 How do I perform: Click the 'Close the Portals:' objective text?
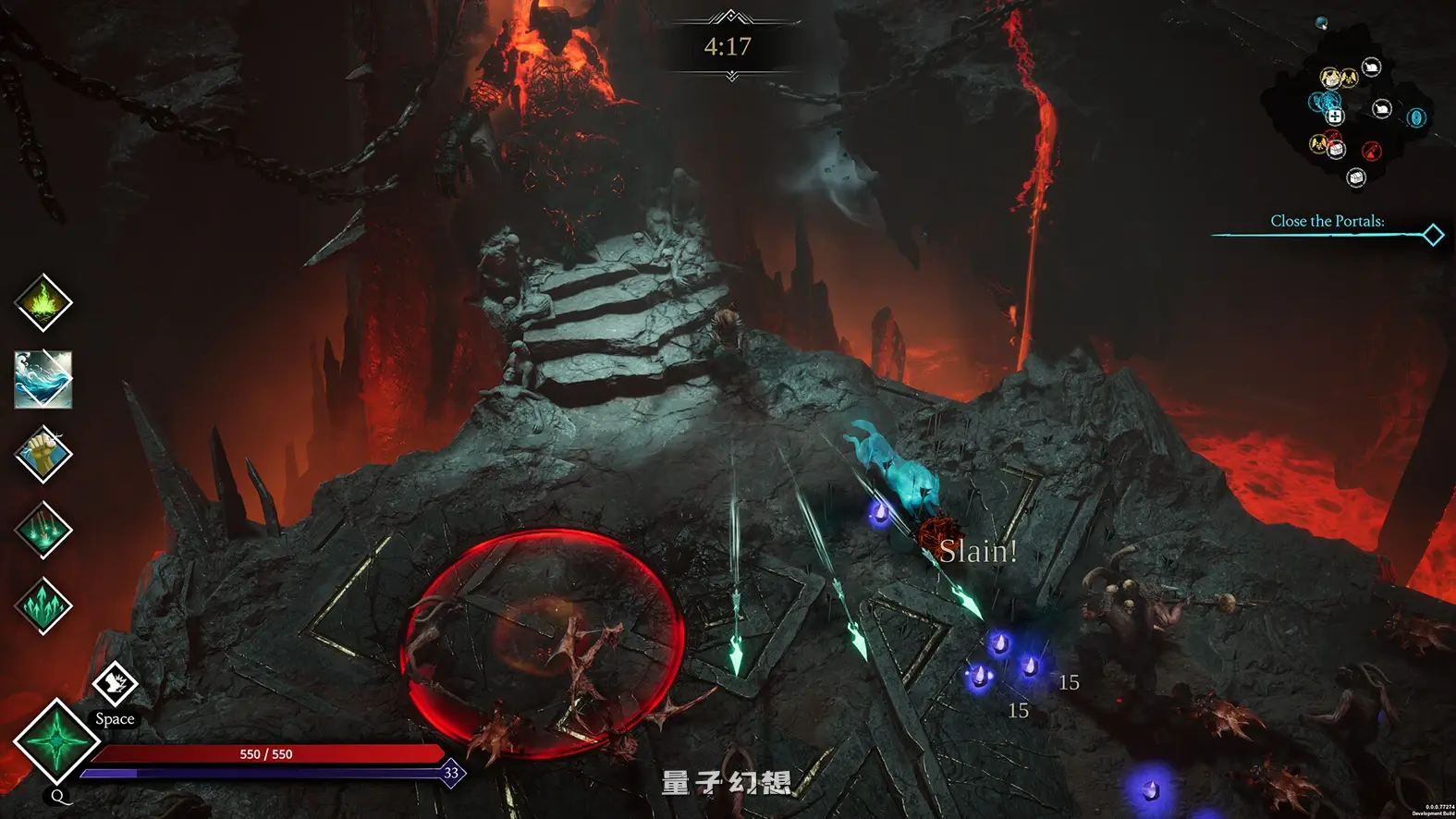click(1328, 221)
